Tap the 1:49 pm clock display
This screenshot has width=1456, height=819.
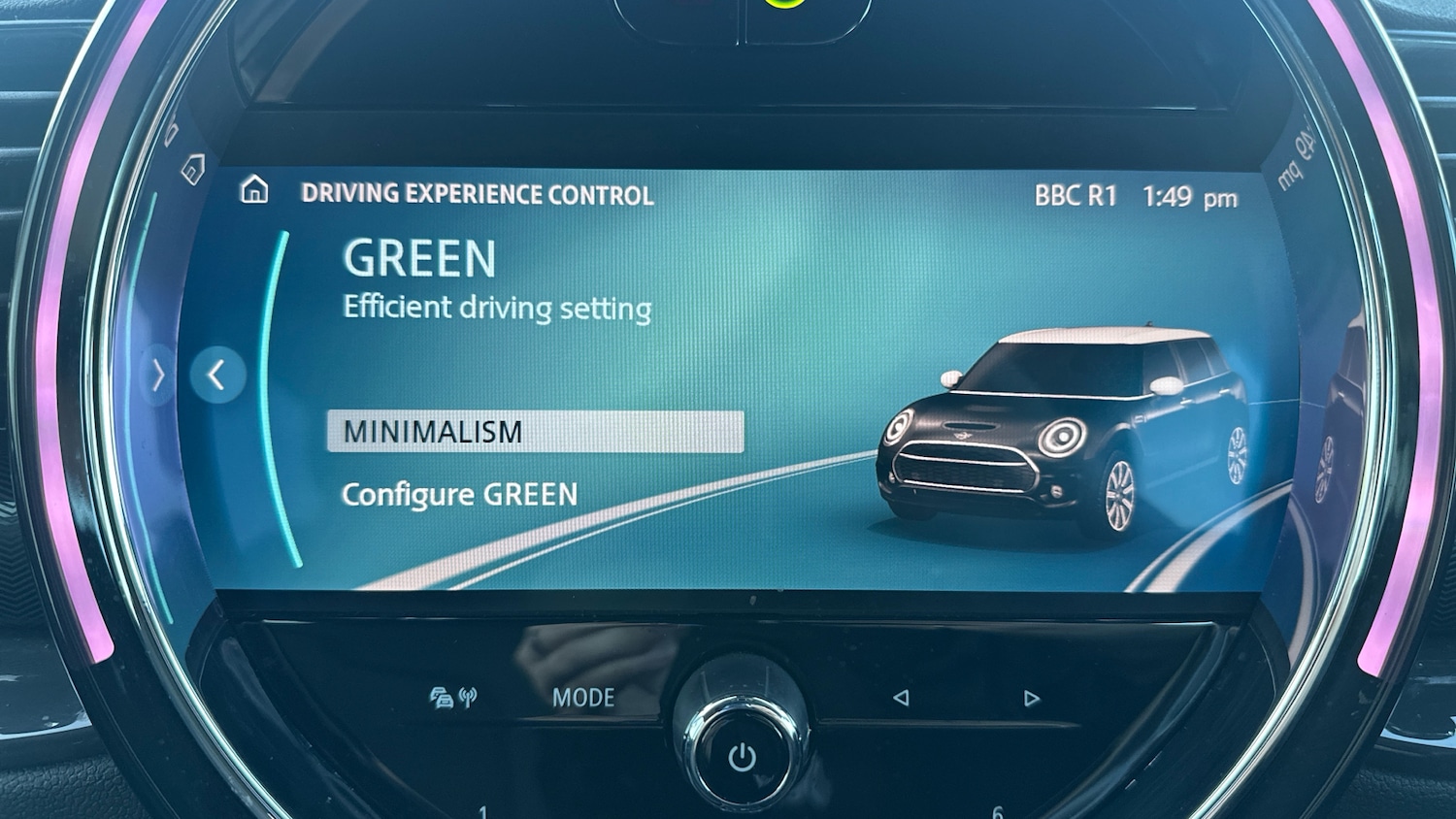[x=1190, y=196]
